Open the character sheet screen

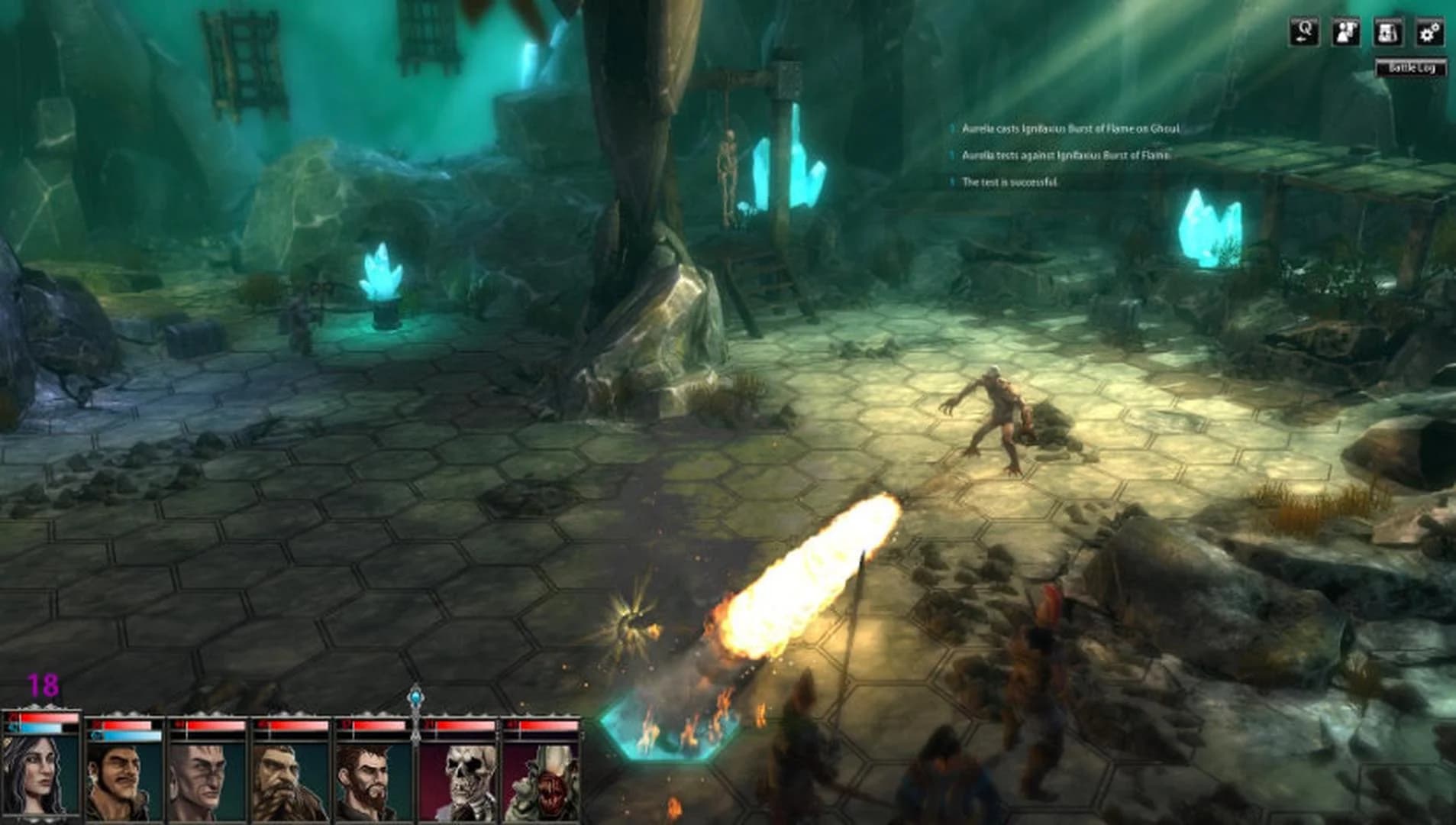point(1346,33)
